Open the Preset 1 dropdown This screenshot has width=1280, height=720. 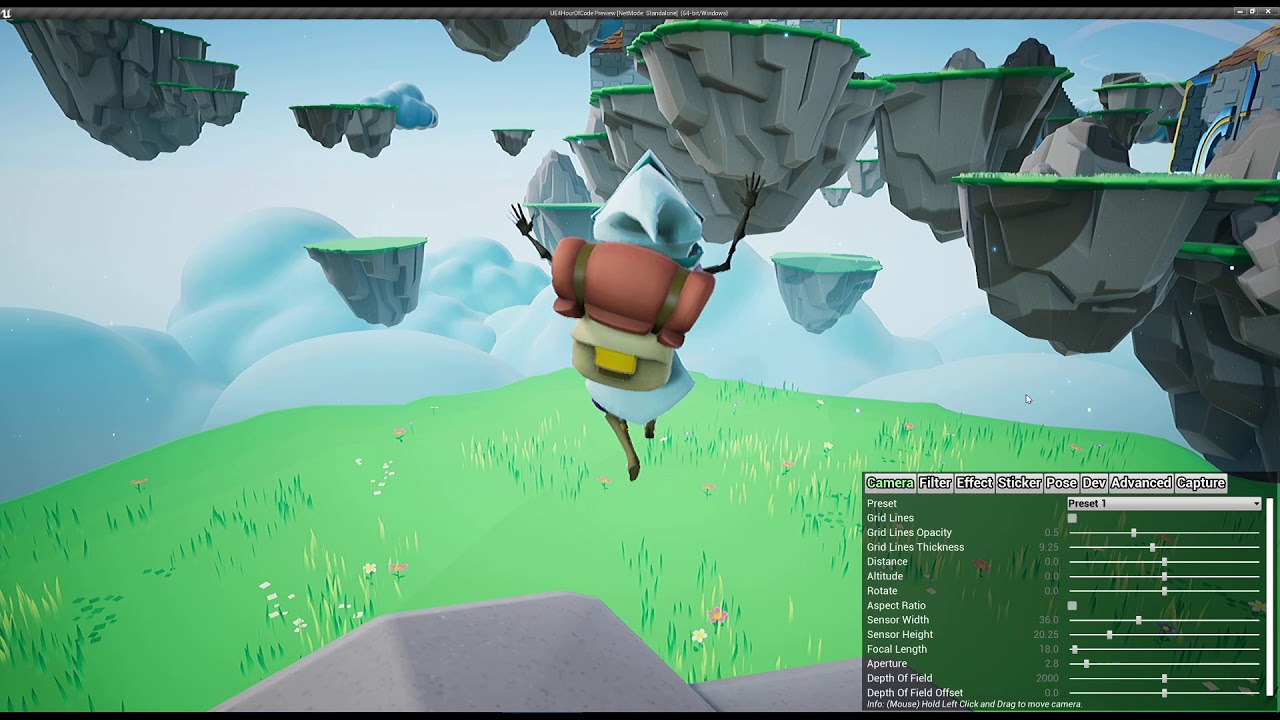tap(1164, 504)
